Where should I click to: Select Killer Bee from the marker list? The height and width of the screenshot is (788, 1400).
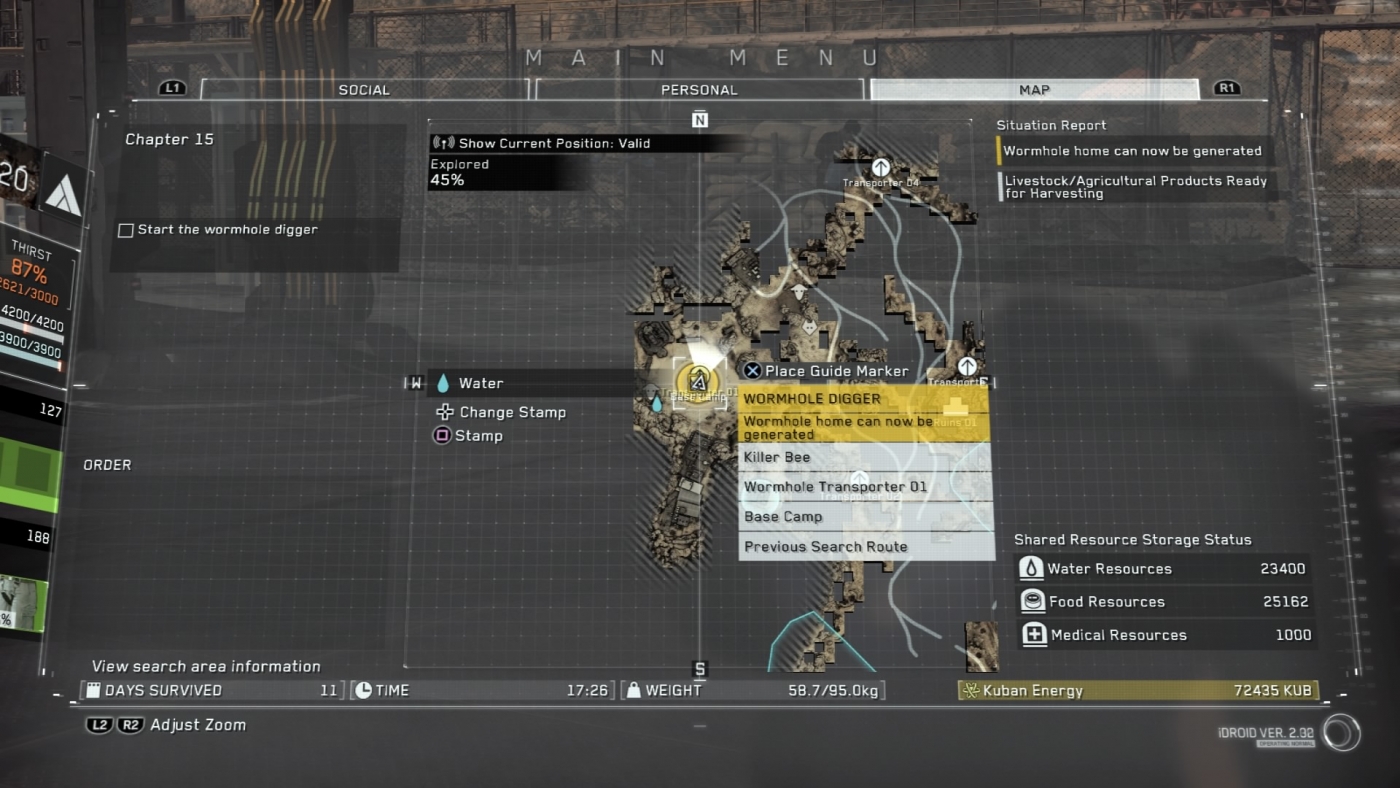click(775, 457)
